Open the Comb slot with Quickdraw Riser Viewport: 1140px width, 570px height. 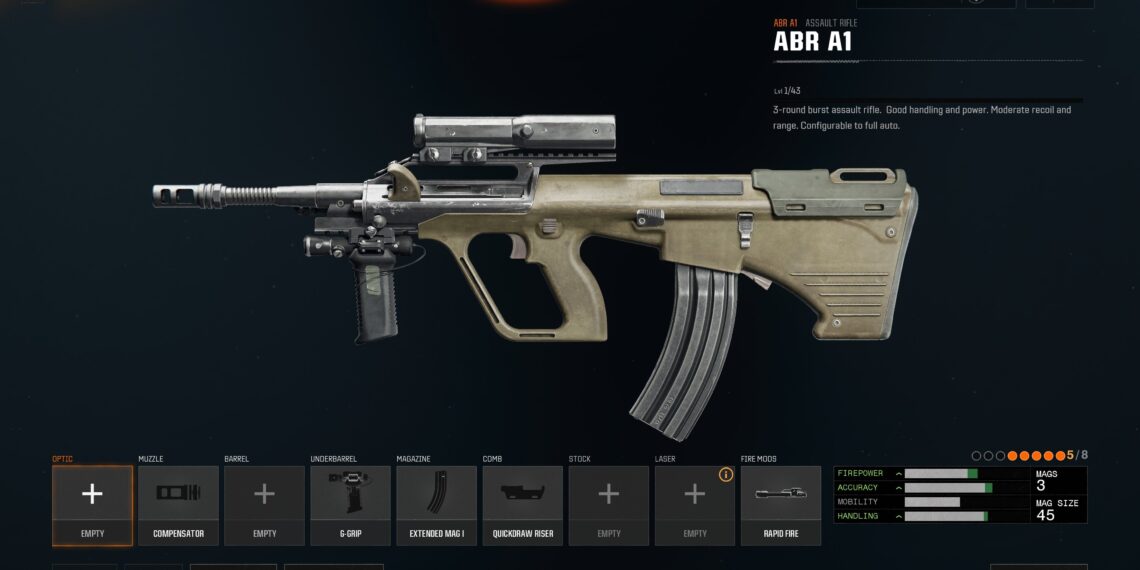pos(522,505)
